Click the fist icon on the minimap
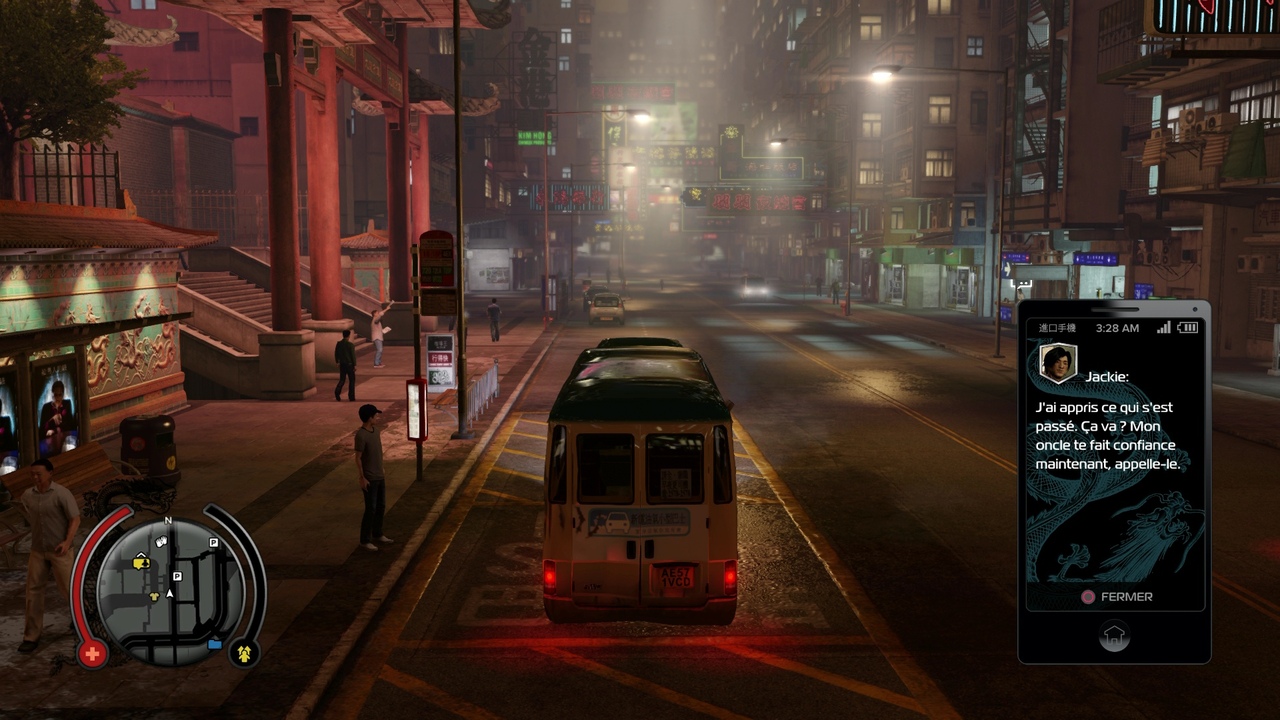 [162, 541]
